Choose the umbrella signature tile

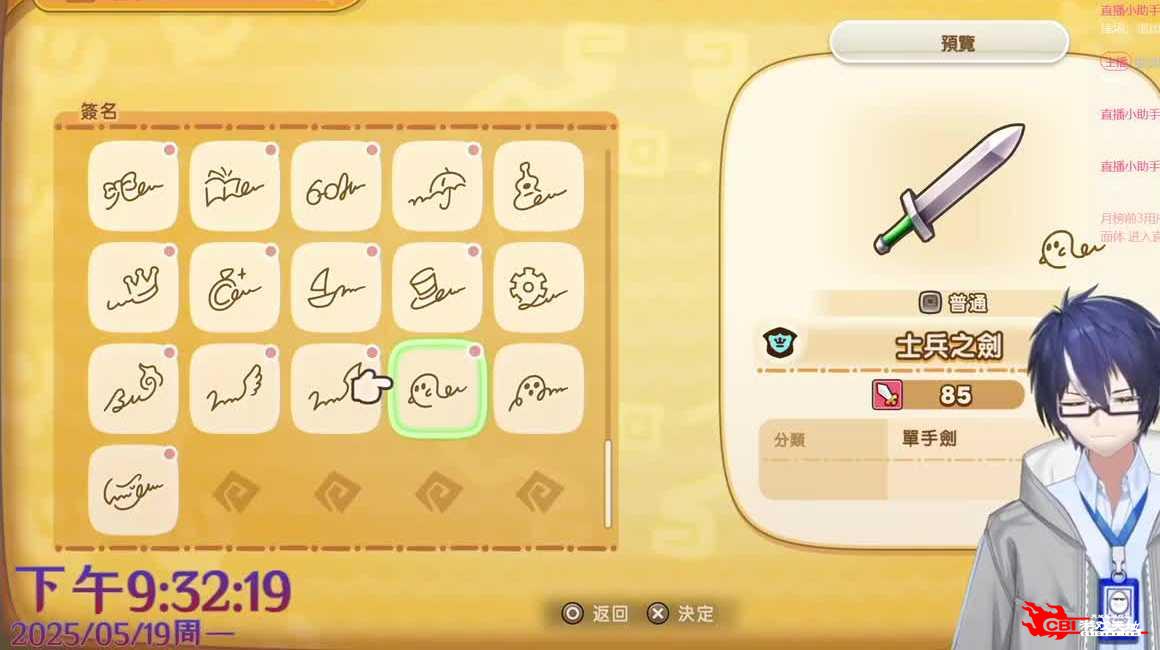[437, 186]
